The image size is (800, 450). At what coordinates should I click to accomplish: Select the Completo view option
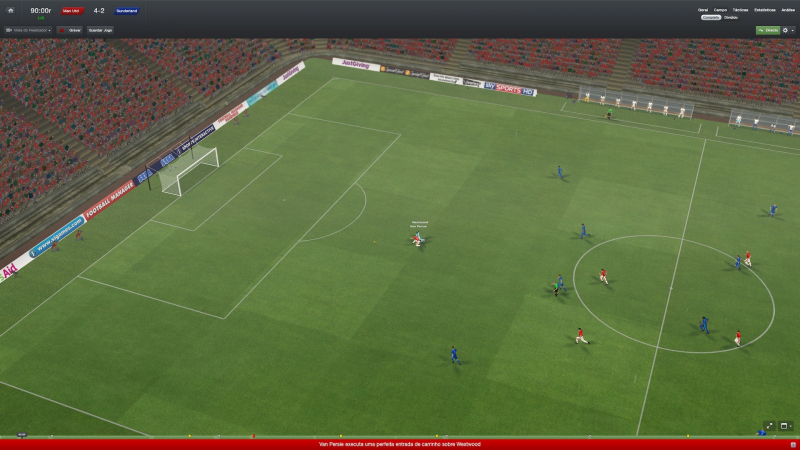711,17
